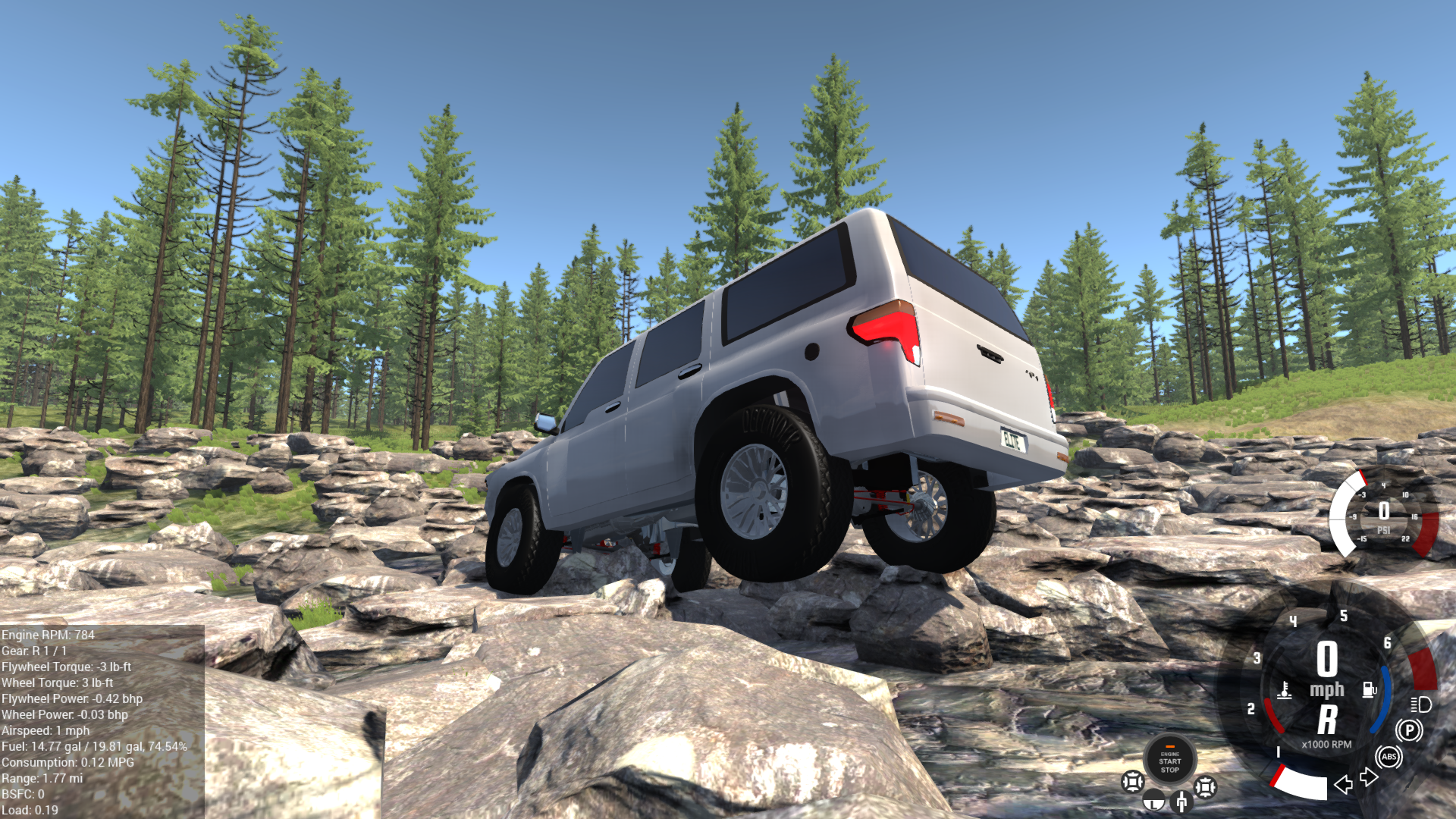This screenshot has width=1456, height=819.
Task: Click the fuel pump icon beside the fuel arc
Action: click(1369, 689)
